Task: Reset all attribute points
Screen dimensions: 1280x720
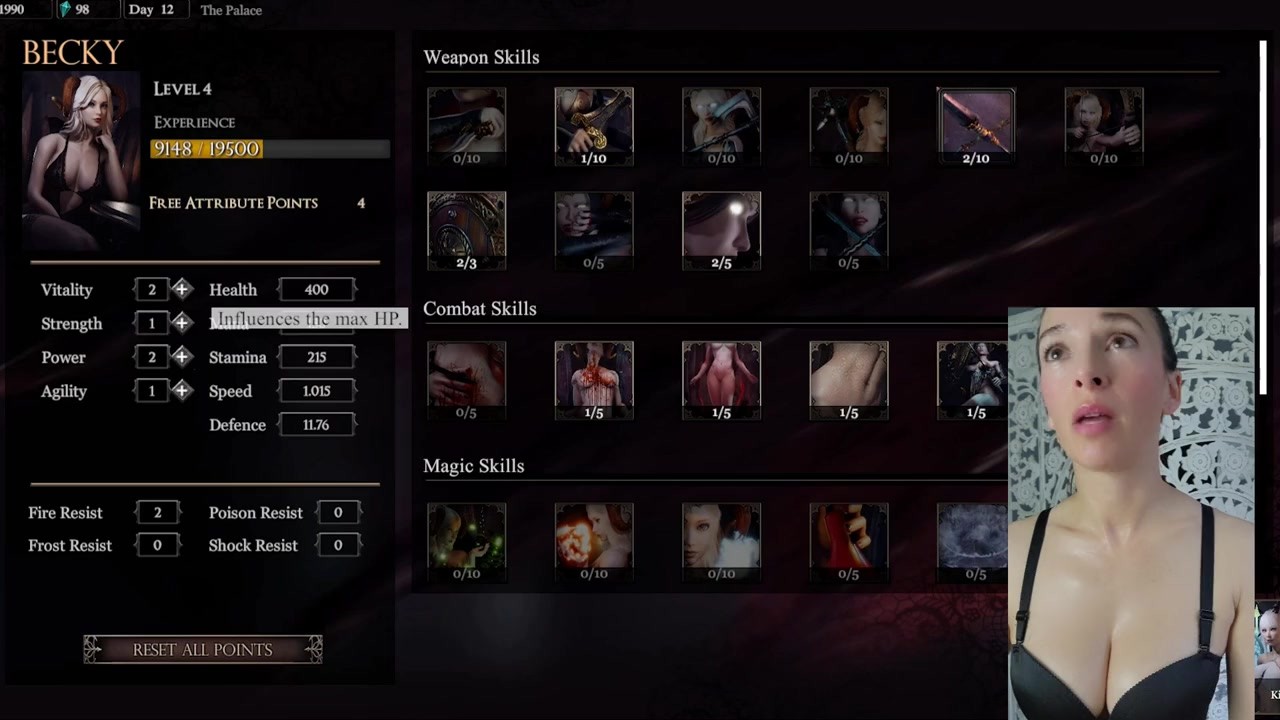Action: 203,650
